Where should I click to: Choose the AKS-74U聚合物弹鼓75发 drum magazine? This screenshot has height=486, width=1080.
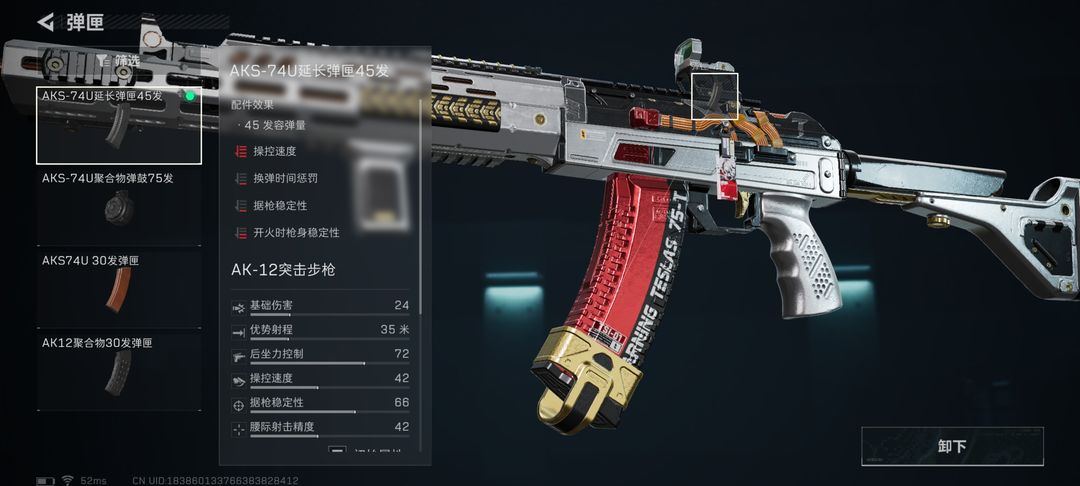pos(119,206)
